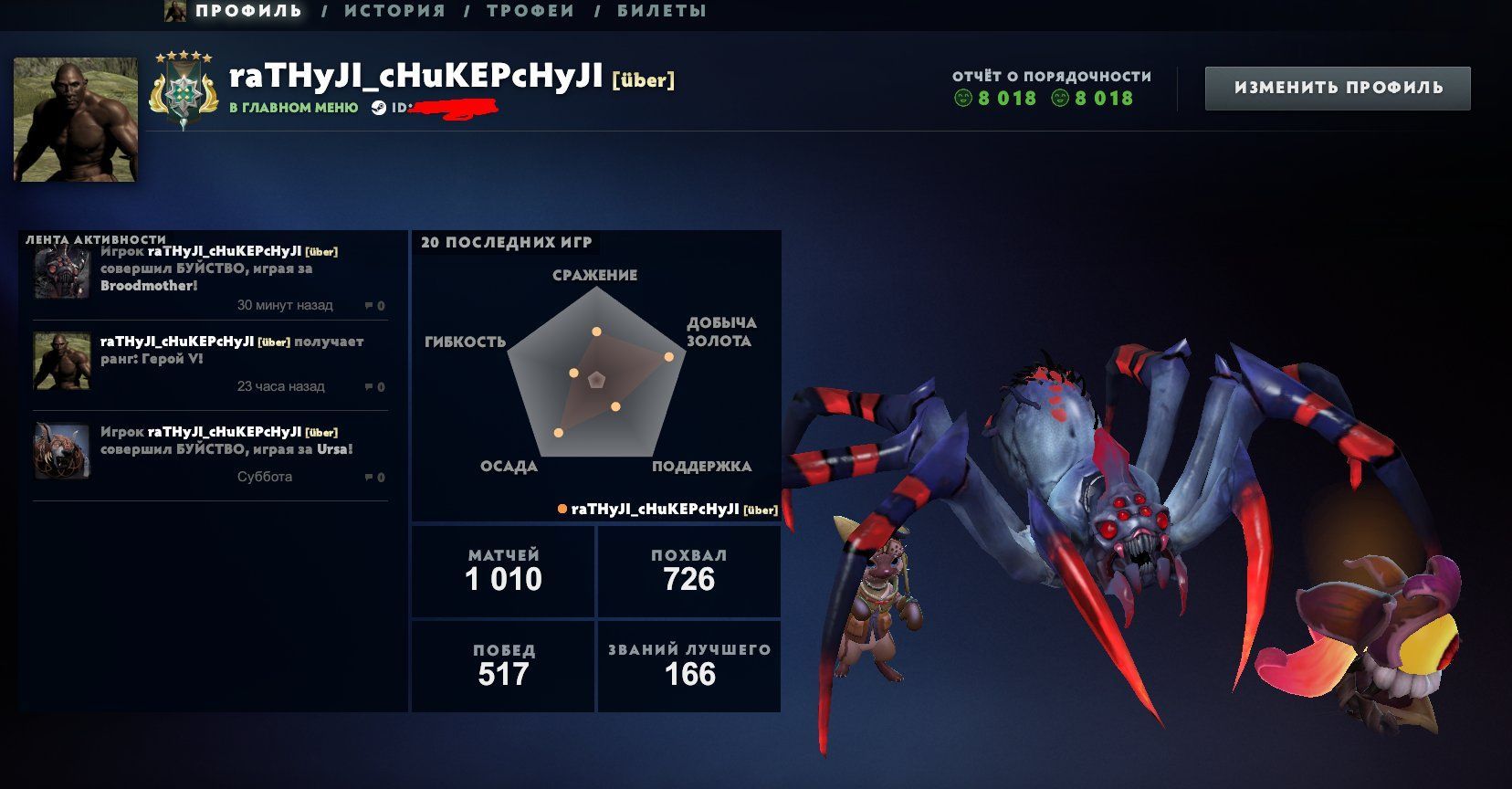Click comment counter on Broodmother feed entry
This screenshot has width=1512, height=789.
pos(374,306)
